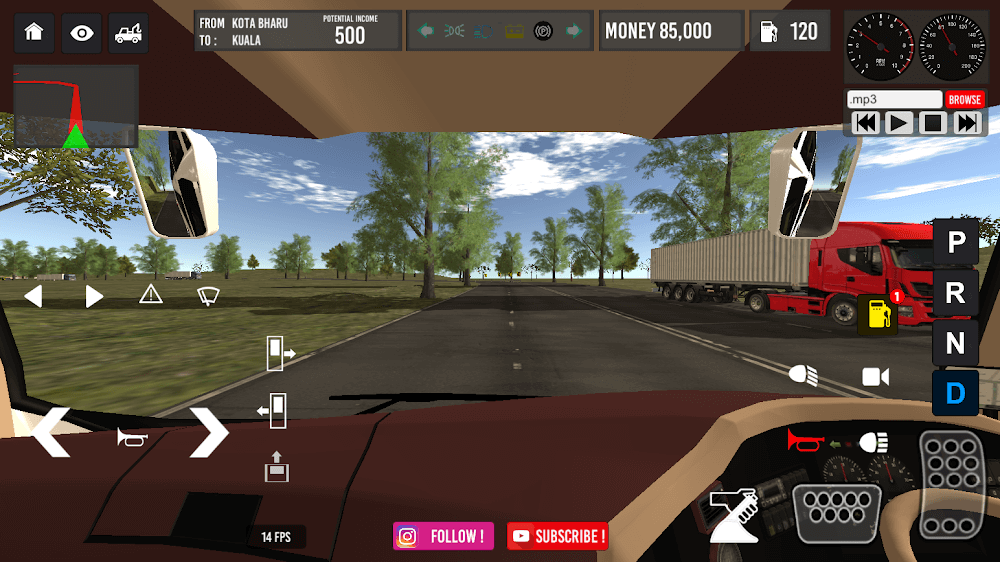The image size is (1000, 562).
Task: Turn on the hazard warning lights
Action: pyautogui.click(x=151, y=294)
